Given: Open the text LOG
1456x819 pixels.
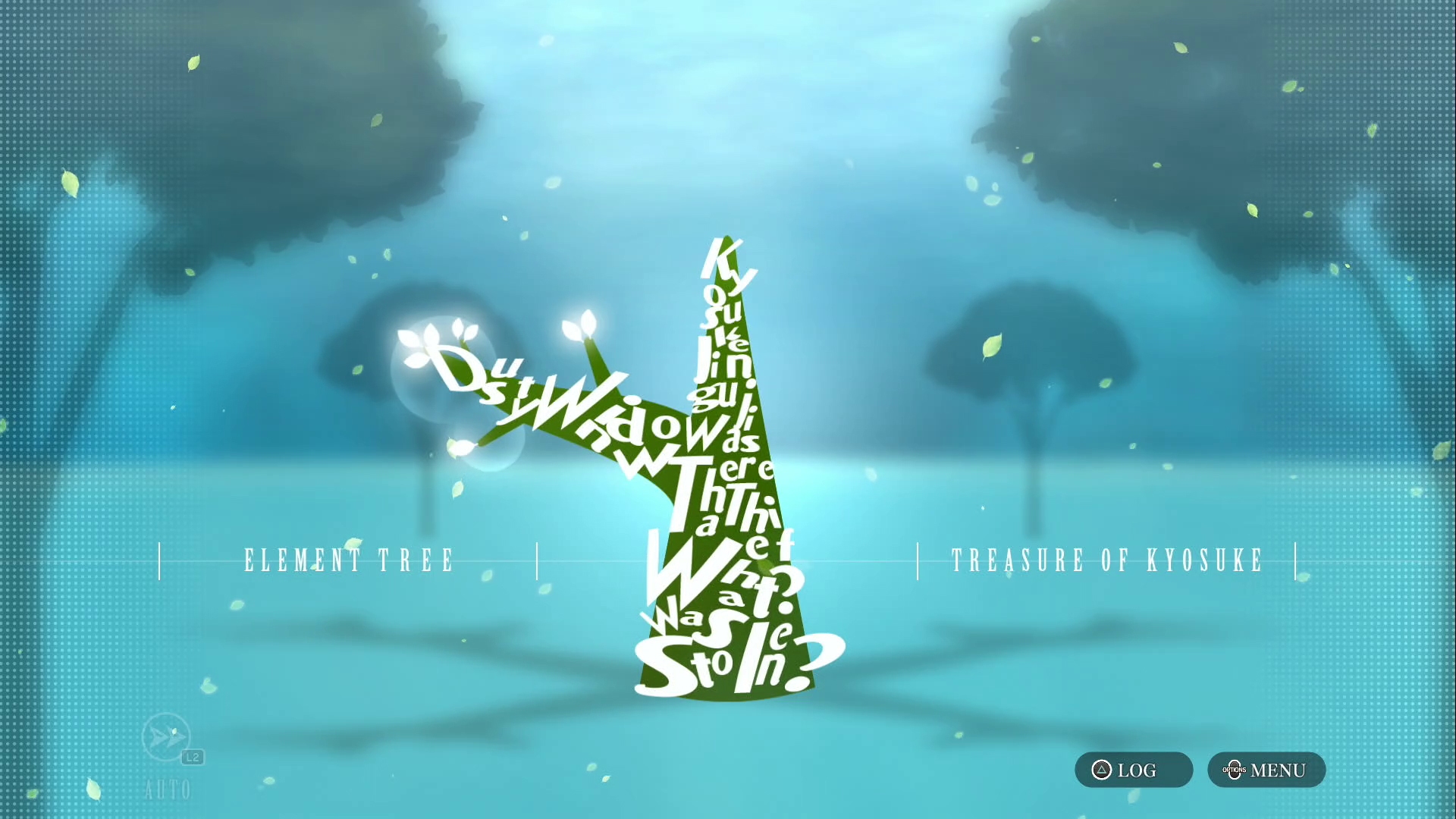Looking at the screenshot, I should tap(1134, 770).
